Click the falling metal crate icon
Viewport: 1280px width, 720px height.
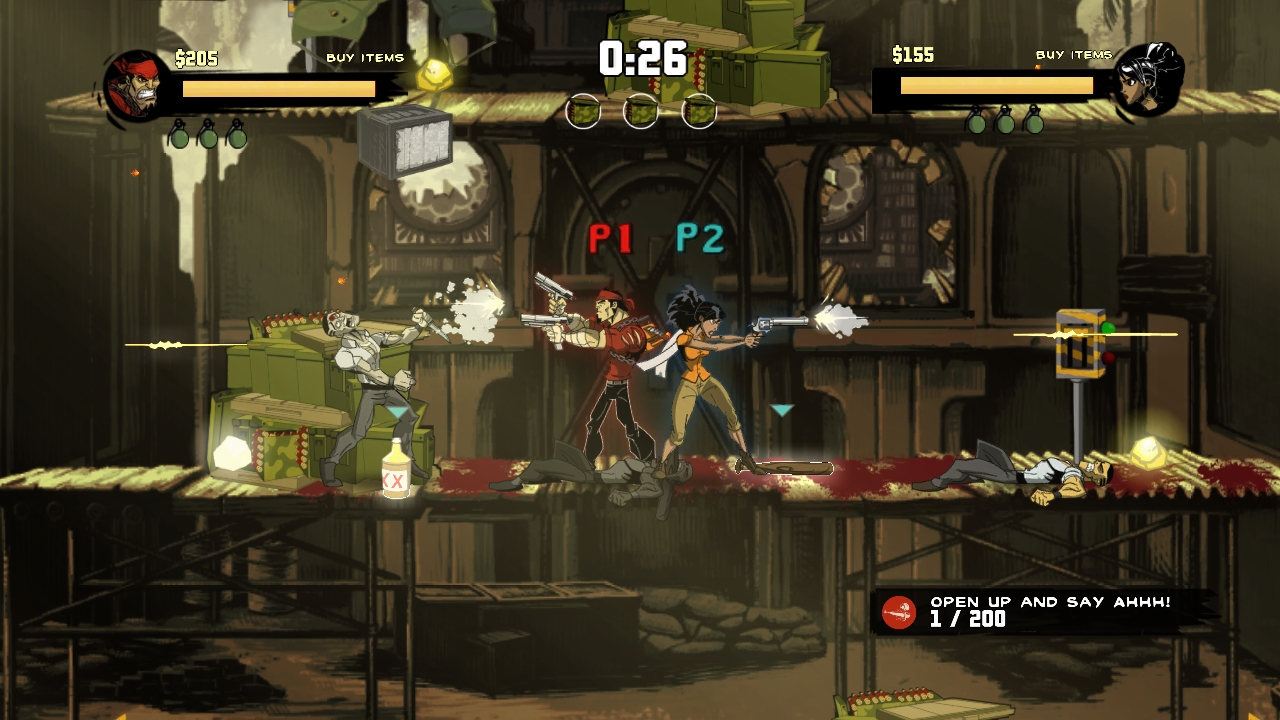point(404,141)
